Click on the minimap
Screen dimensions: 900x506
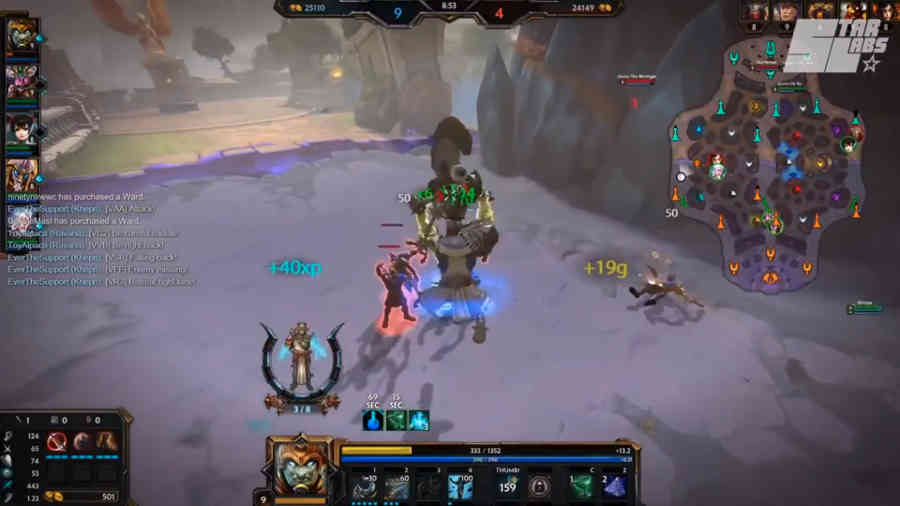(x=770, y=170)
